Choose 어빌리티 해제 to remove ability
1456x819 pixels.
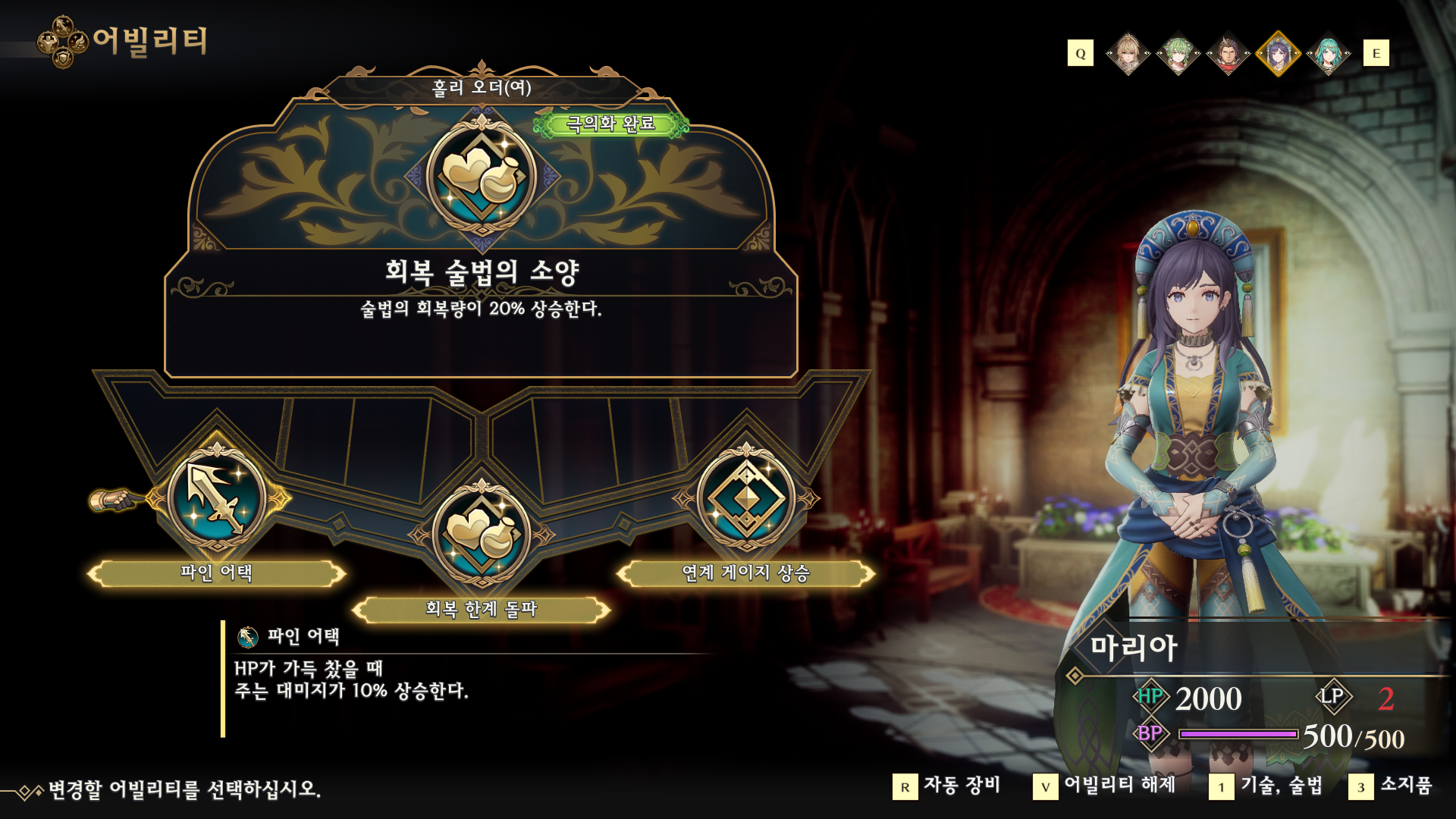coord(1105,786)
